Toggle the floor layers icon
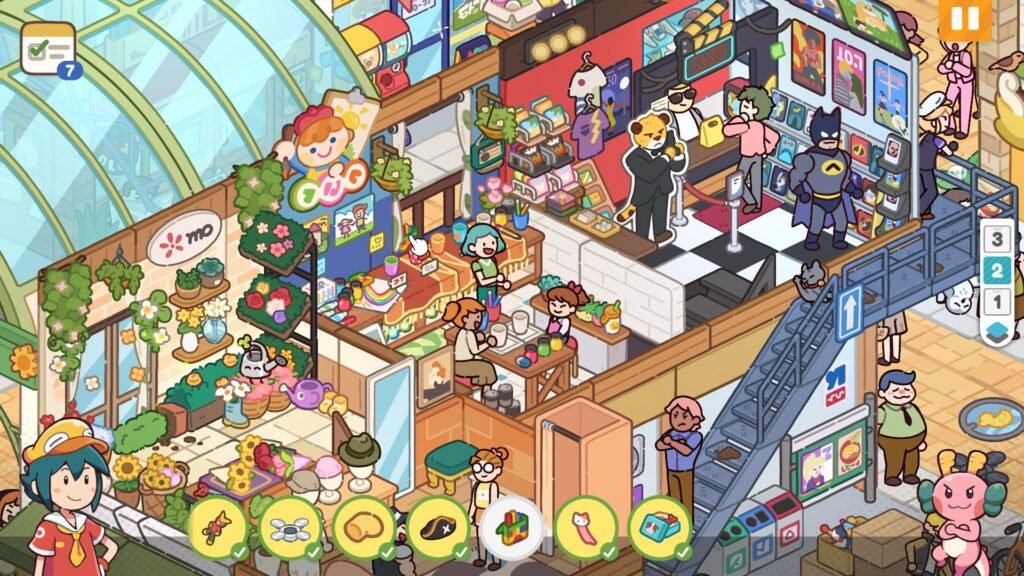This screenshot has height=576, width=1024. [996, 332]
